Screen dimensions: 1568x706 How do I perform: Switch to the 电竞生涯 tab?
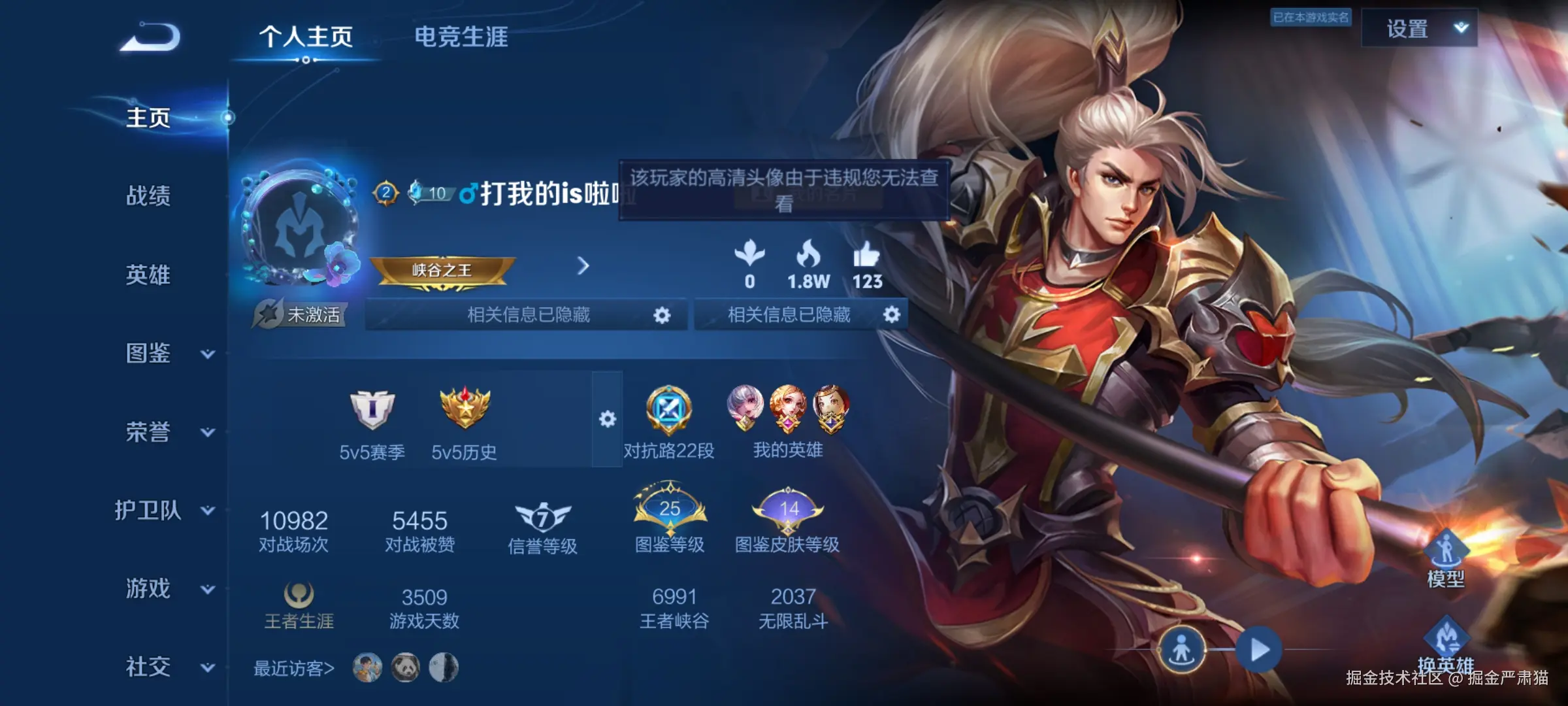[x=462, y=38]
